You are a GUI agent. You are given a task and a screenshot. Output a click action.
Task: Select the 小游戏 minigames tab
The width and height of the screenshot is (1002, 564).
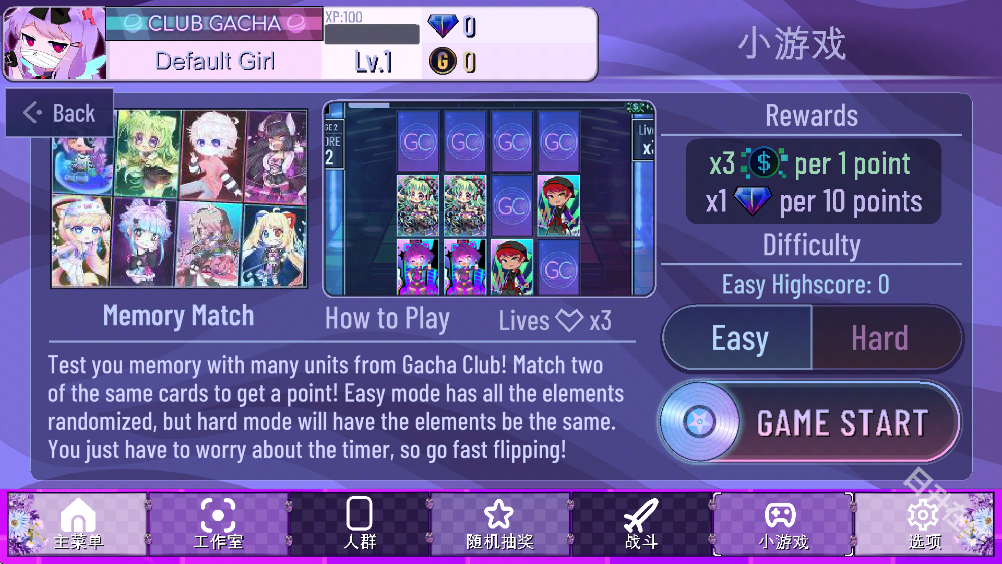[782, 524]
